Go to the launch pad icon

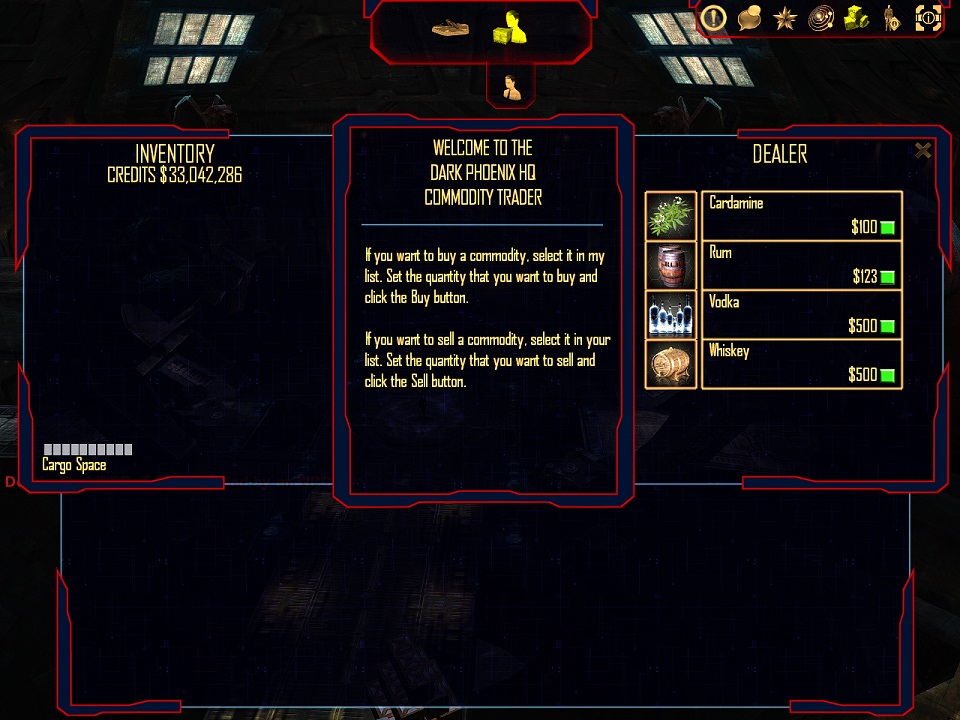pyautogui.click(x=452, y=28)
